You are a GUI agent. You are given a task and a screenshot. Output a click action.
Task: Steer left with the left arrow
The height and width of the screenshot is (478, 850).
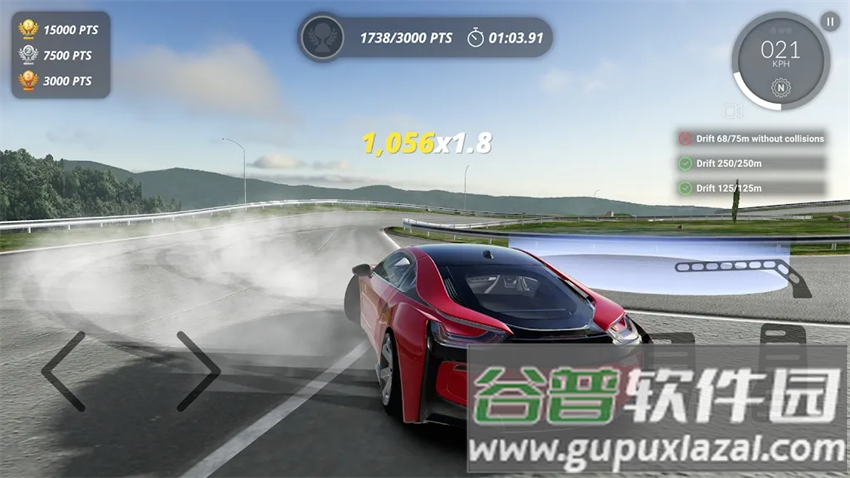[x=63, y=371]
